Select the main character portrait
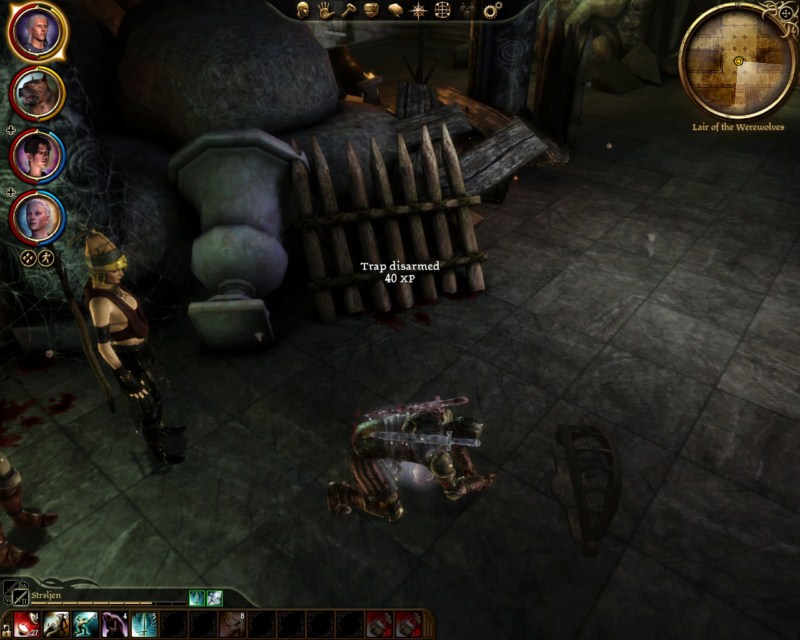 click(38, 32)
